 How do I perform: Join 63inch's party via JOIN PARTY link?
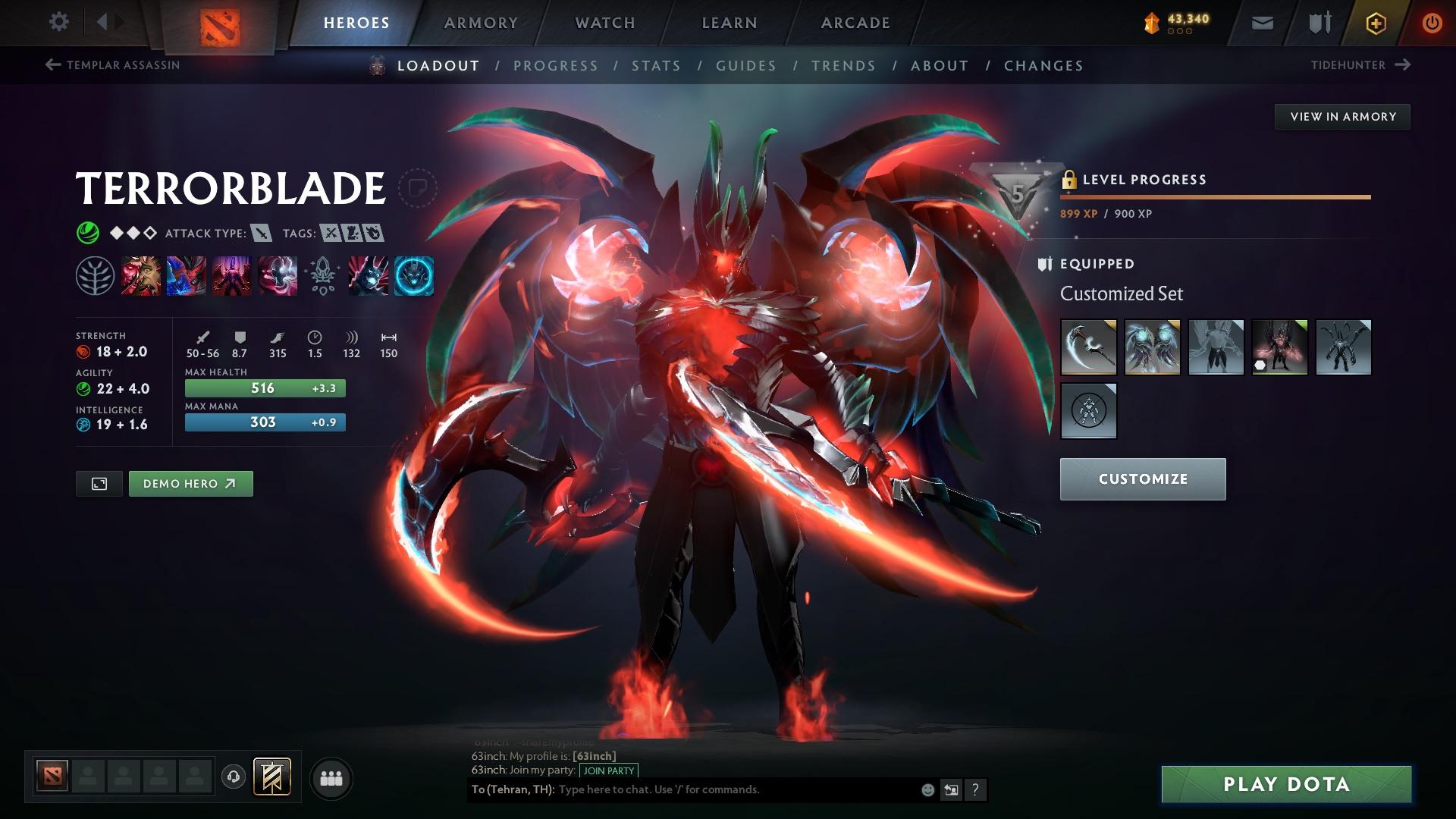click(609, 770)
